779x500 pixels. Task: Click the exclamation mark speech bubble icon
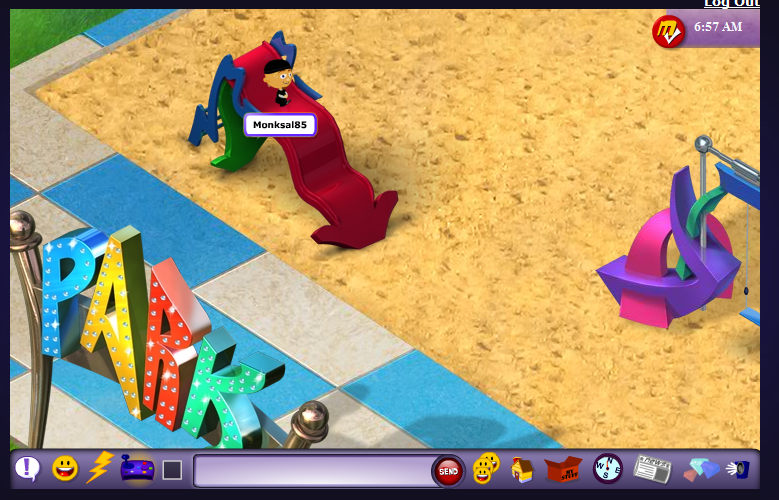pos(28,468)
